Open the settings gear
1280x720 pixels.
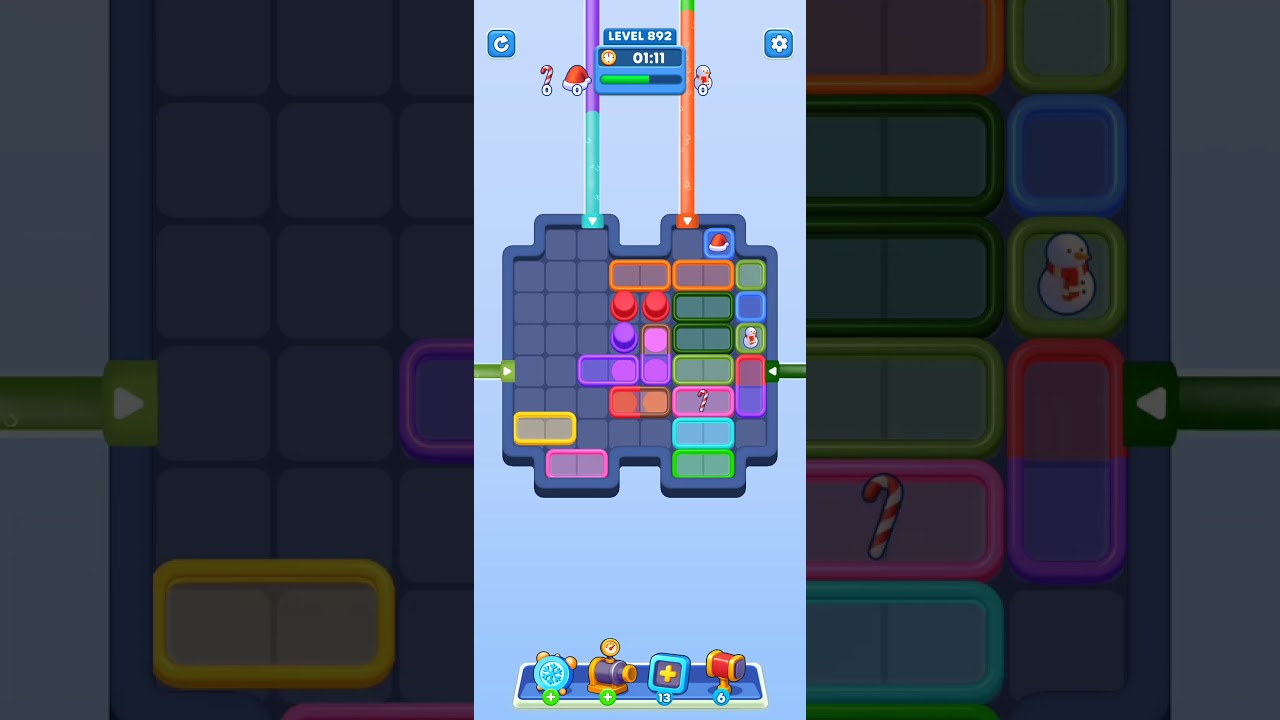click(778, 44)
